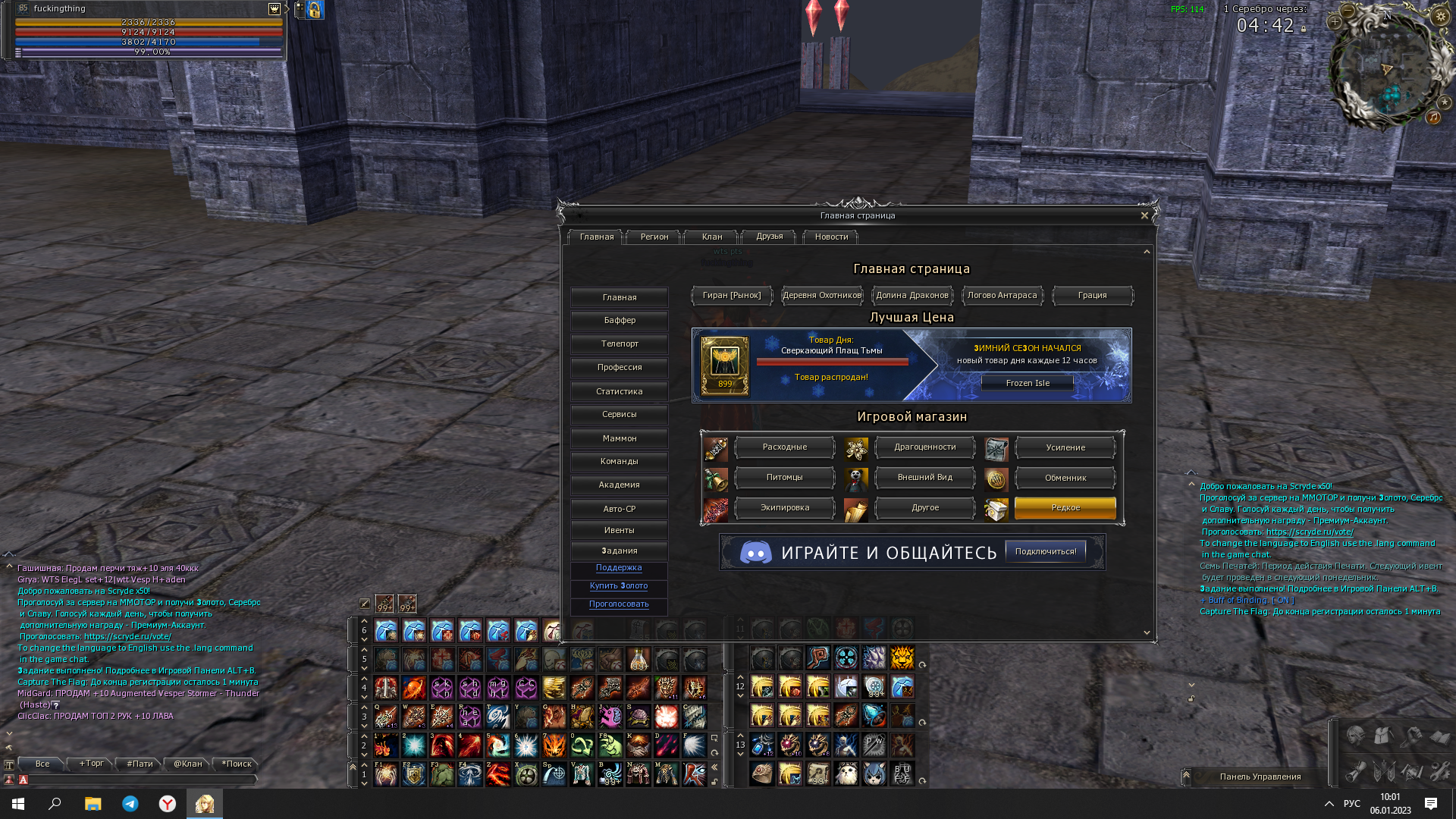Close the Главная страница window
Screen dimensions: 1456x819
click(1144, 216)
